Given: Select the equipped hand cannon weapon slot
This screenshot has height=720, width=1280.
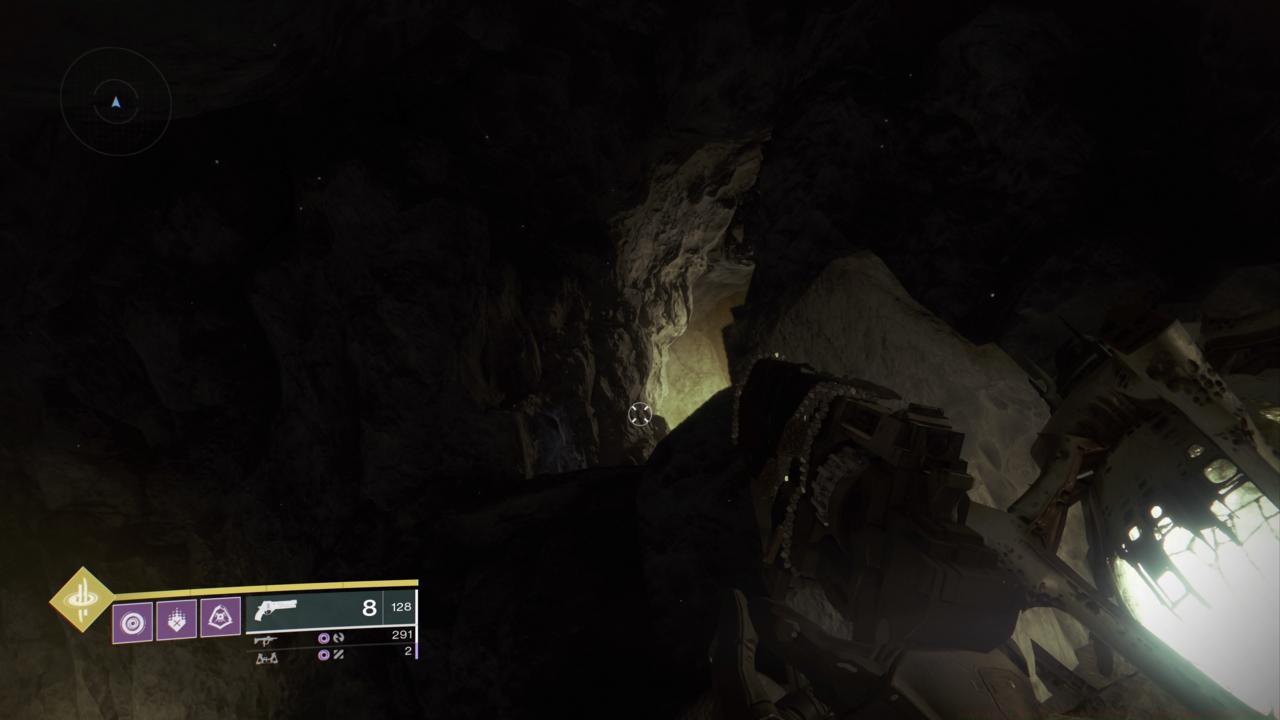Looking at the screenshot, I should click(330, 608).
